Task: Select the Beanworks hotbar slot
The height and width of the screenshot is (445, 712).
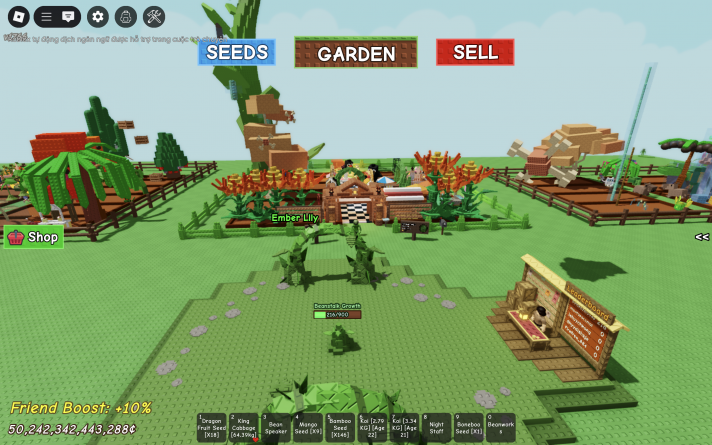Action: tap(500, 427)
